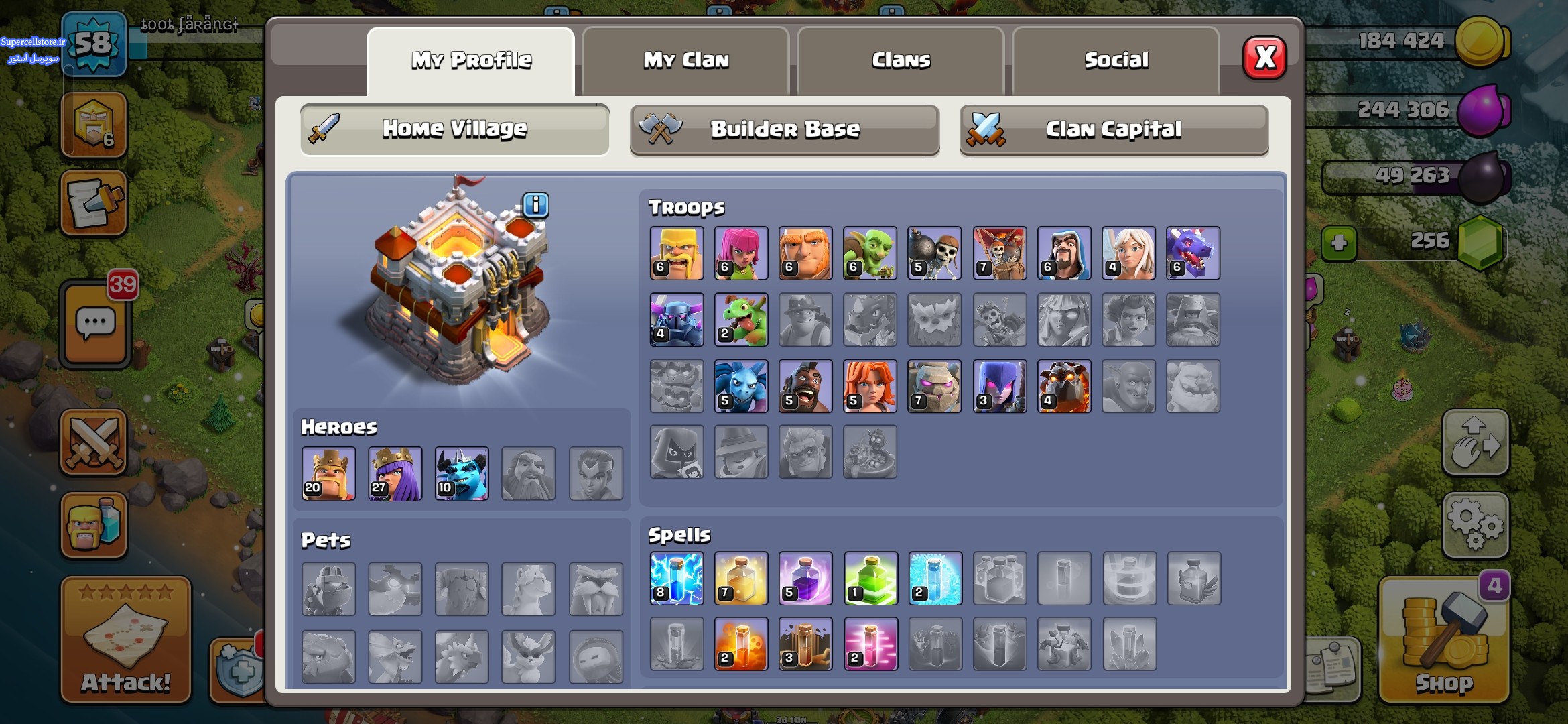Select the Builder Base profile section
Screen dimensions: 1568x724
[x=784, y=129]
